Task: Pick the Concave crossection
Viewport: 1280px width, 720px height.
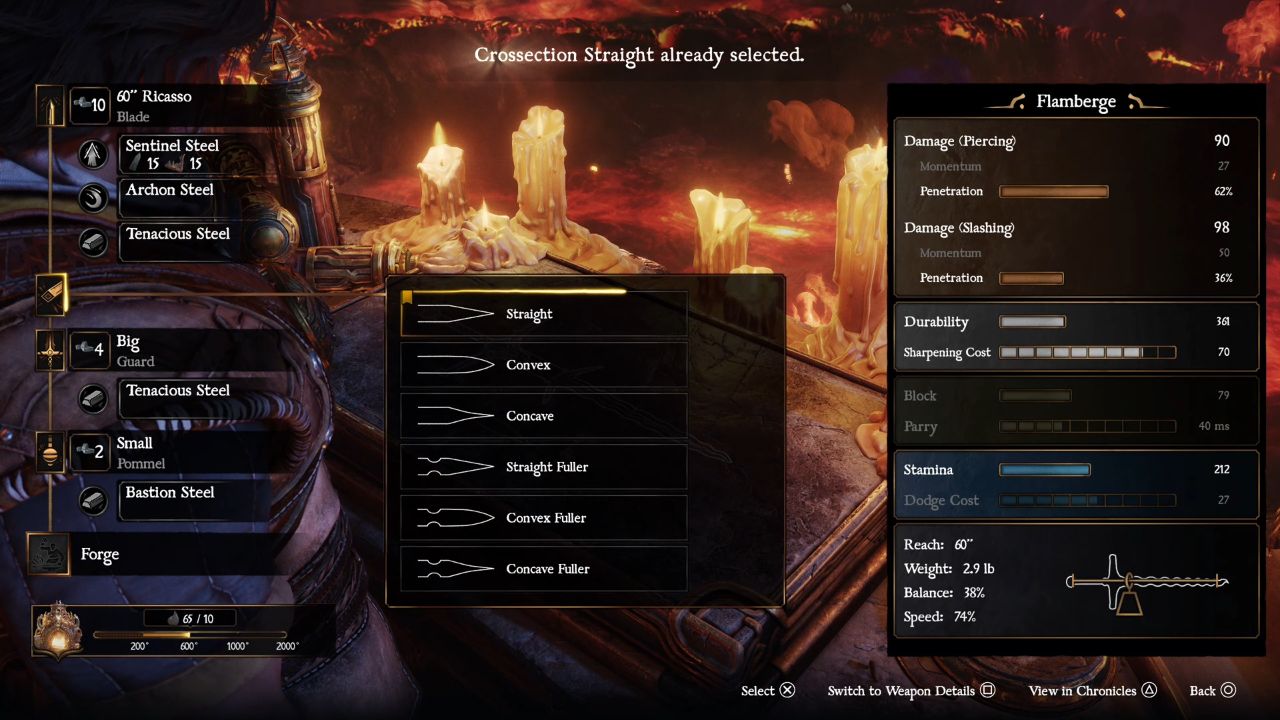Action: 543,416
